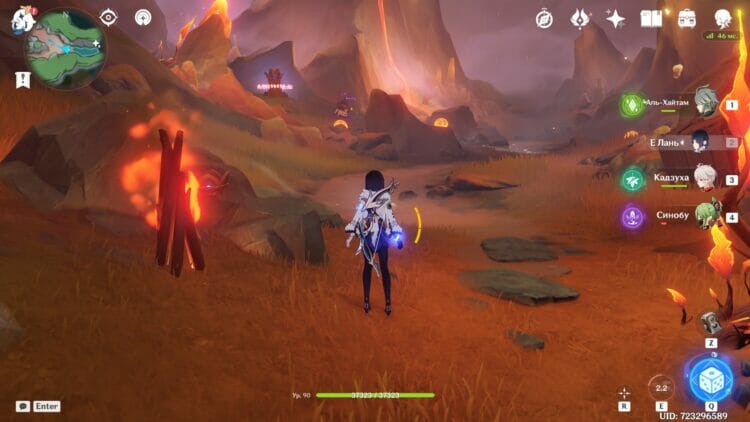This screenshot has height=422, width=750.
Task: Switch to party member Синобу
Action: (x=705, y=217)
